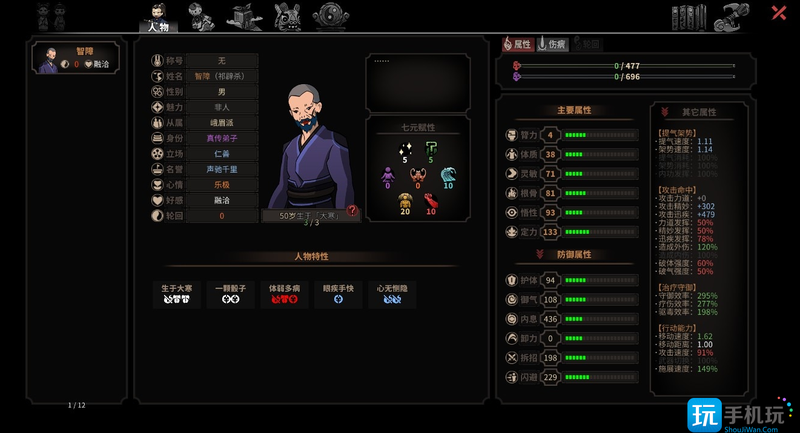Click the 真传弟子 identity field
Viewport: 800px width, 433px height.
coord(222,138)
